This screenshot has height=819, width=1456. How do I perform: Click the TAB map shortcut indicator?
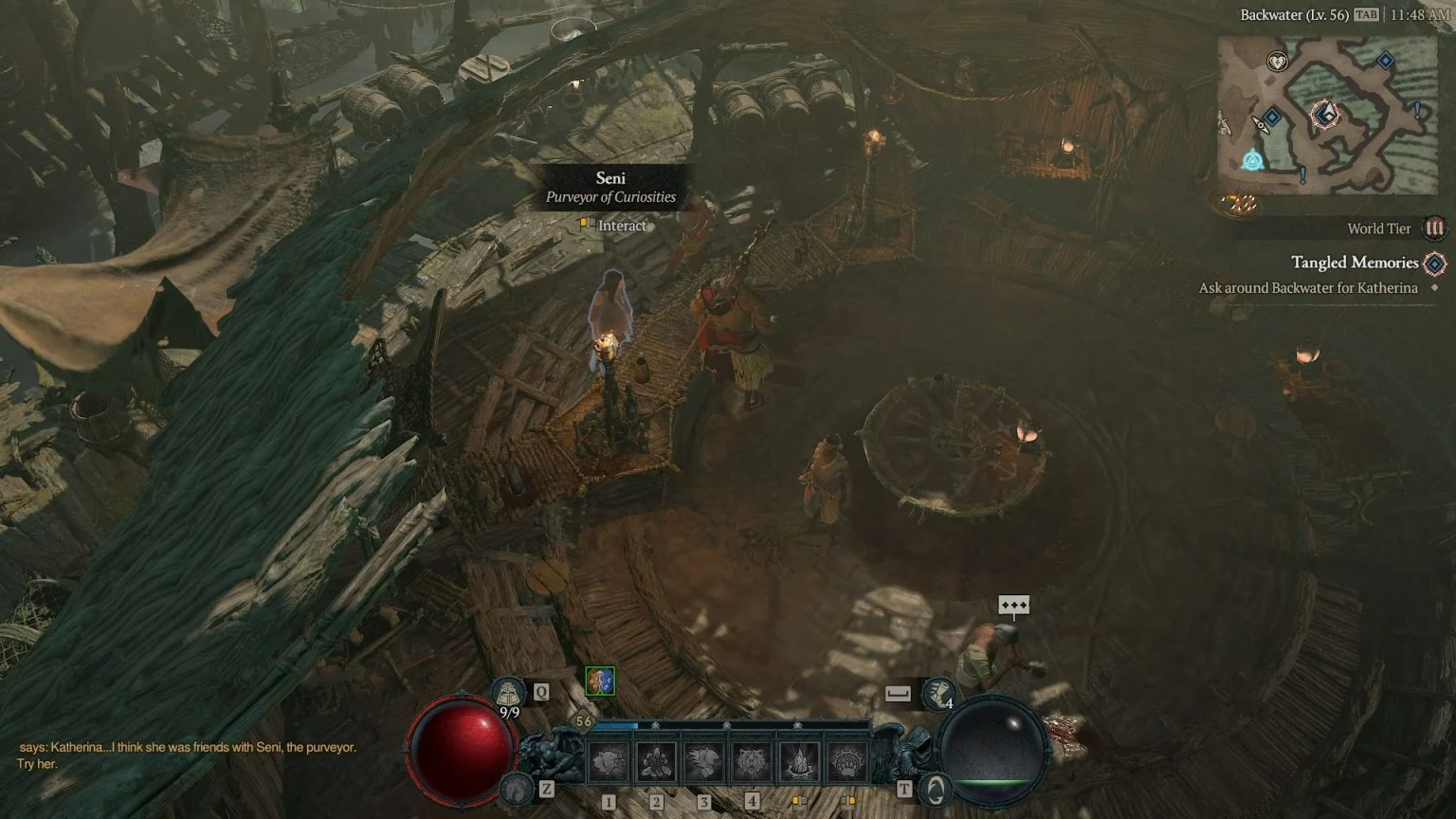coord(1365,15)
